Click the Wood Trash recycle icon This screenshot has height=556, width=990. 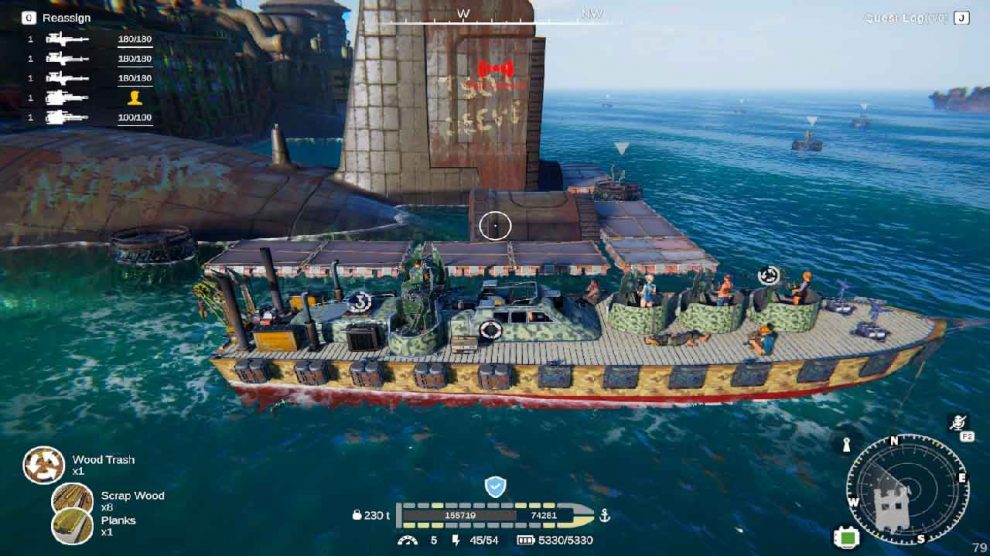(44, 465)
